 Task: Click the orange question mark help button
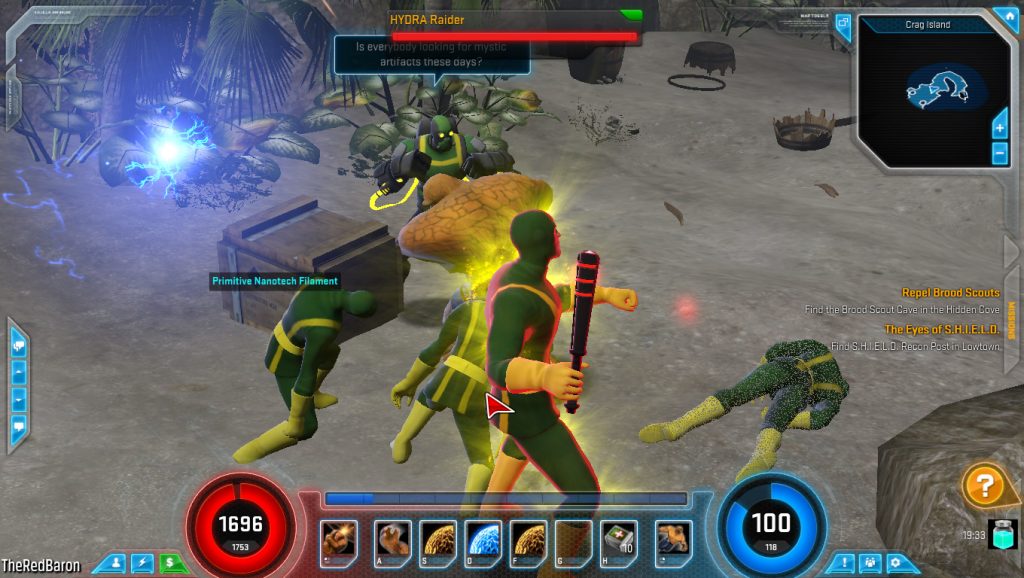(x=984, y=487)
